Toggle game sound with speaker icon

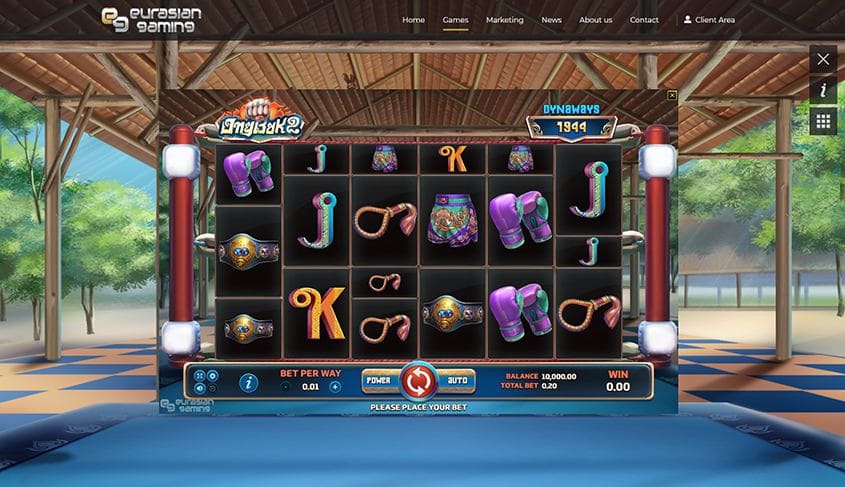199,388
